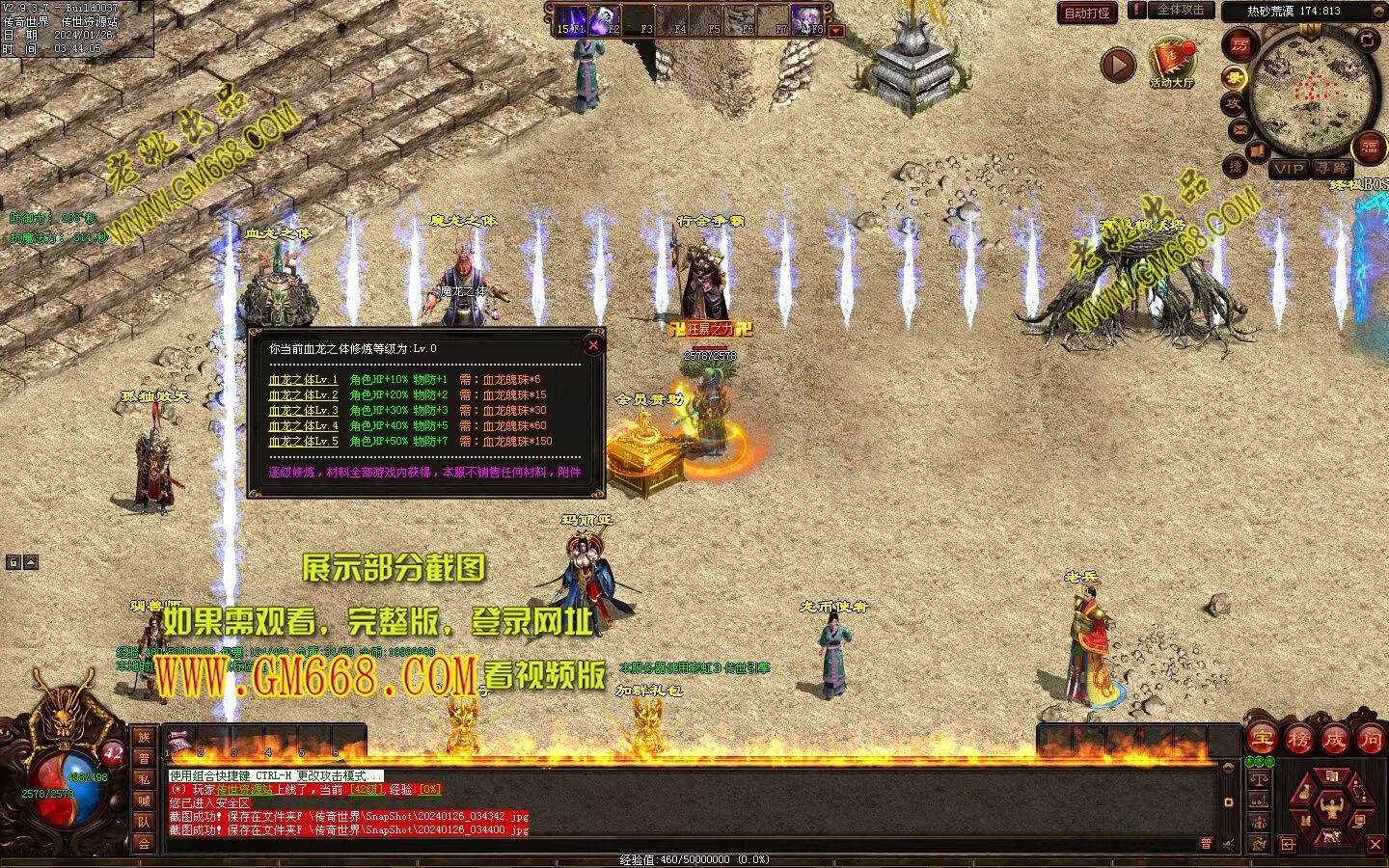Click the round play arrow button
Image resolution: width=1389 pixels, height=868 pixels.
coord(1118,65)
